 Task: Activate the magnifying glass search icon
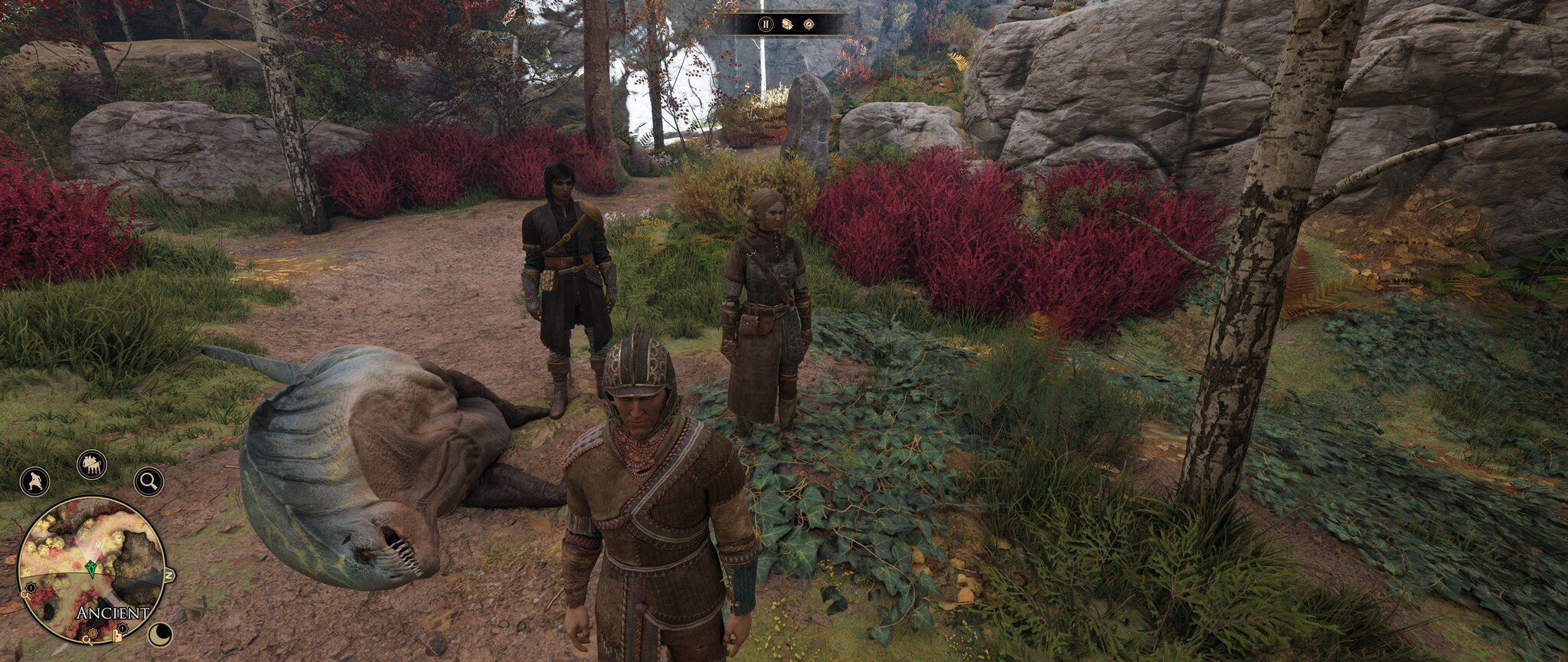tap(149, 481)
